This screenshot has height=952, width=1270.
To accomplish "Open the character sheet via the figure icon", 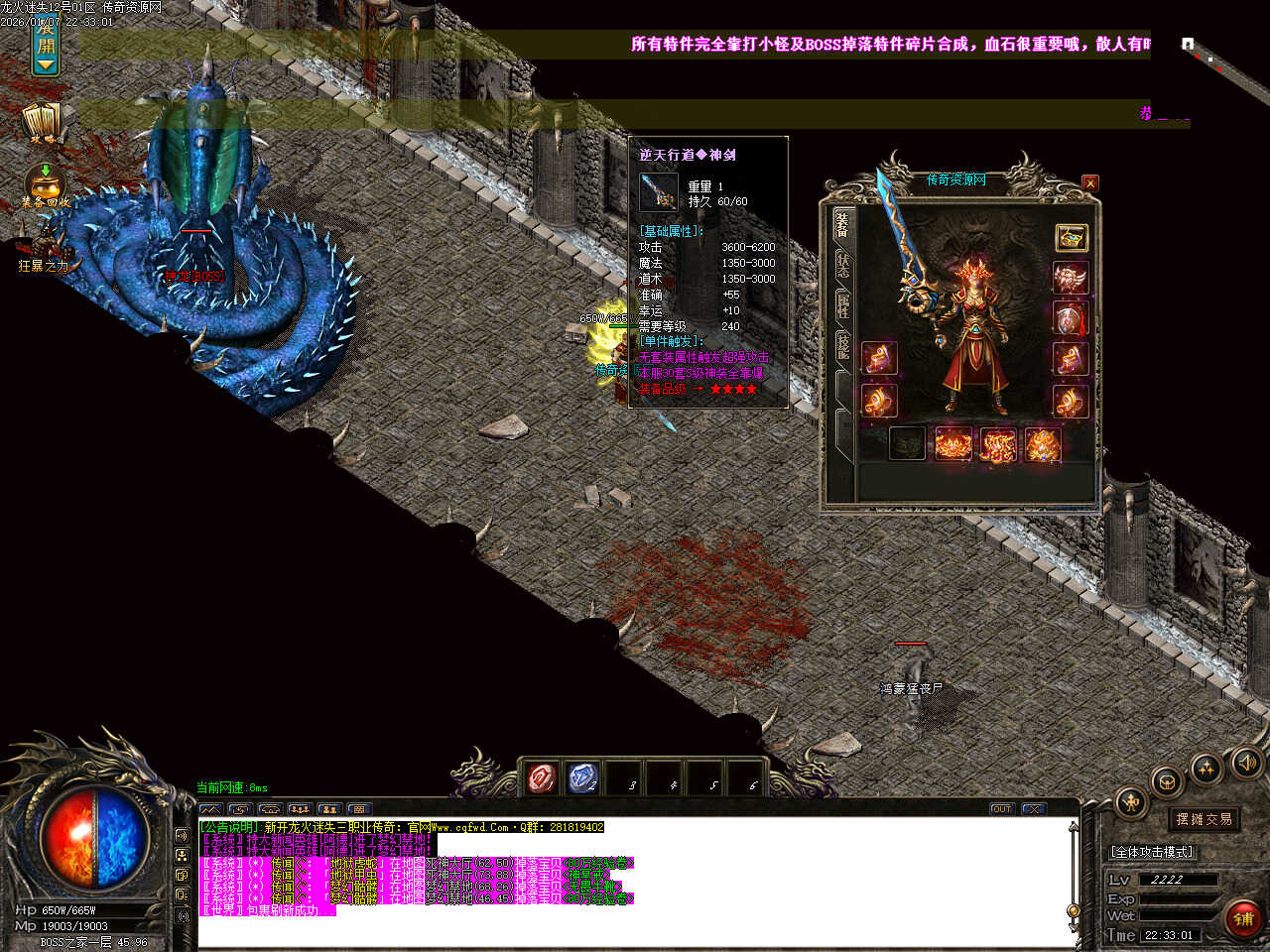I will pos(1130,802).
